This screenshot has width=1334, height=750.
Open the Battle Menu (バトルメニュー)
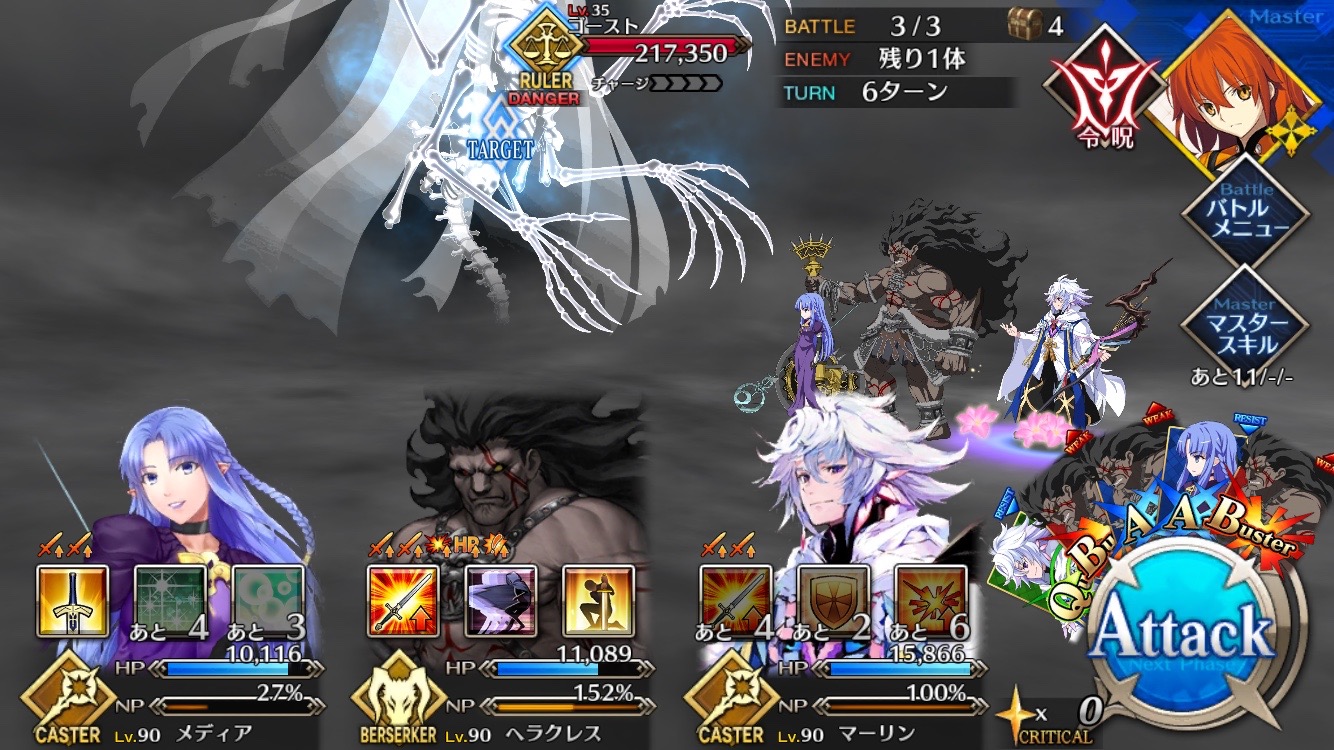1245,211
